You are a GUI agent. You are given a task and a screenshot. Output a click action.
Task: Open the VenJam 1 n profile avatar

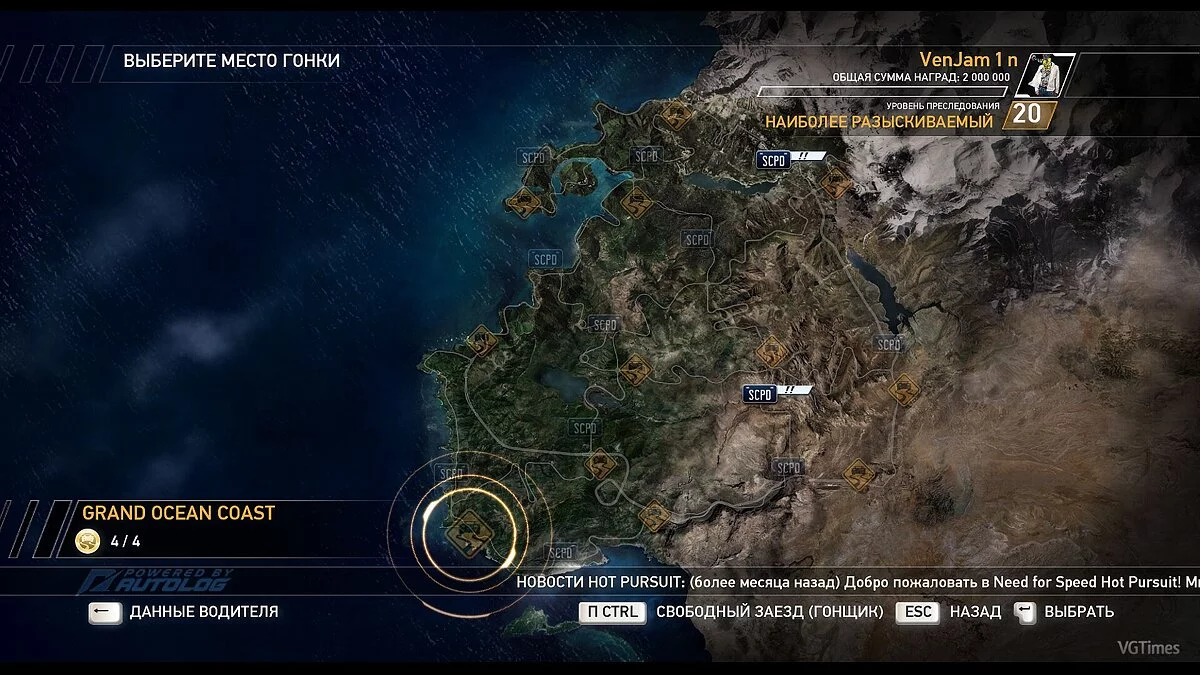[x=1045, y=74]
